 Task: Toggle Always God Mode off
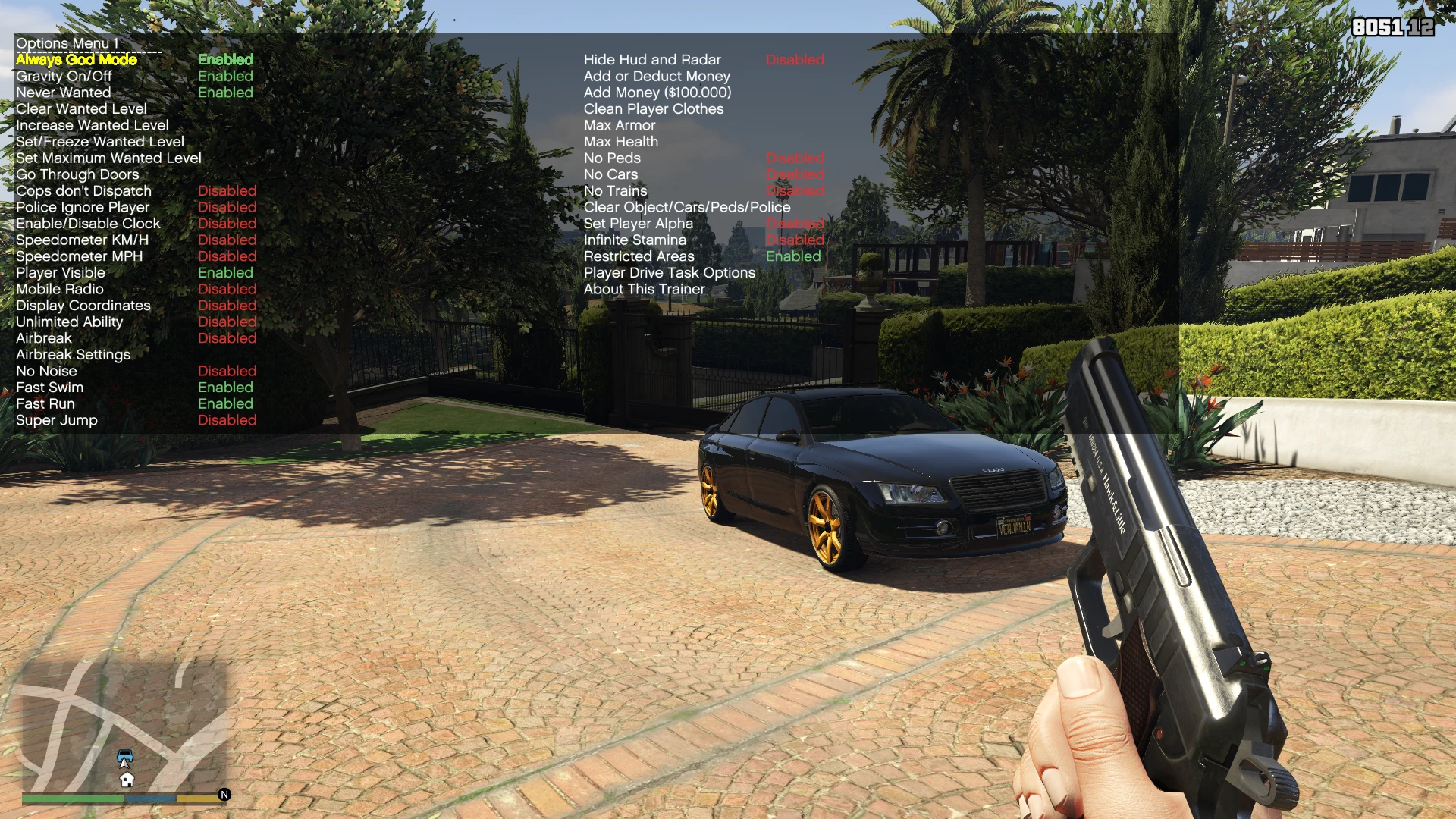[x=74, y=59]
